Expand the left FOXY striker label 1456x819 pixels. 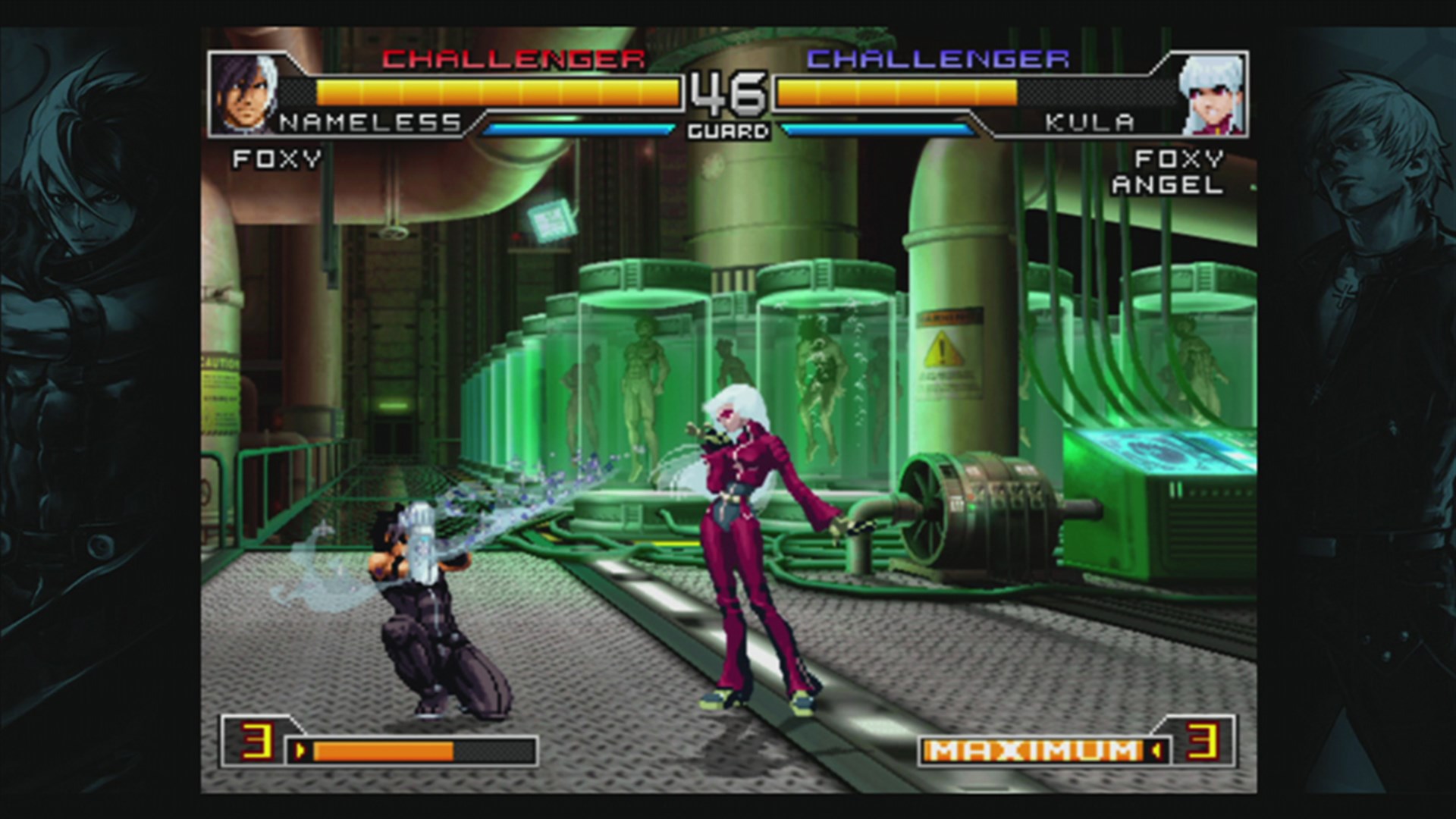tap(278, 159)
